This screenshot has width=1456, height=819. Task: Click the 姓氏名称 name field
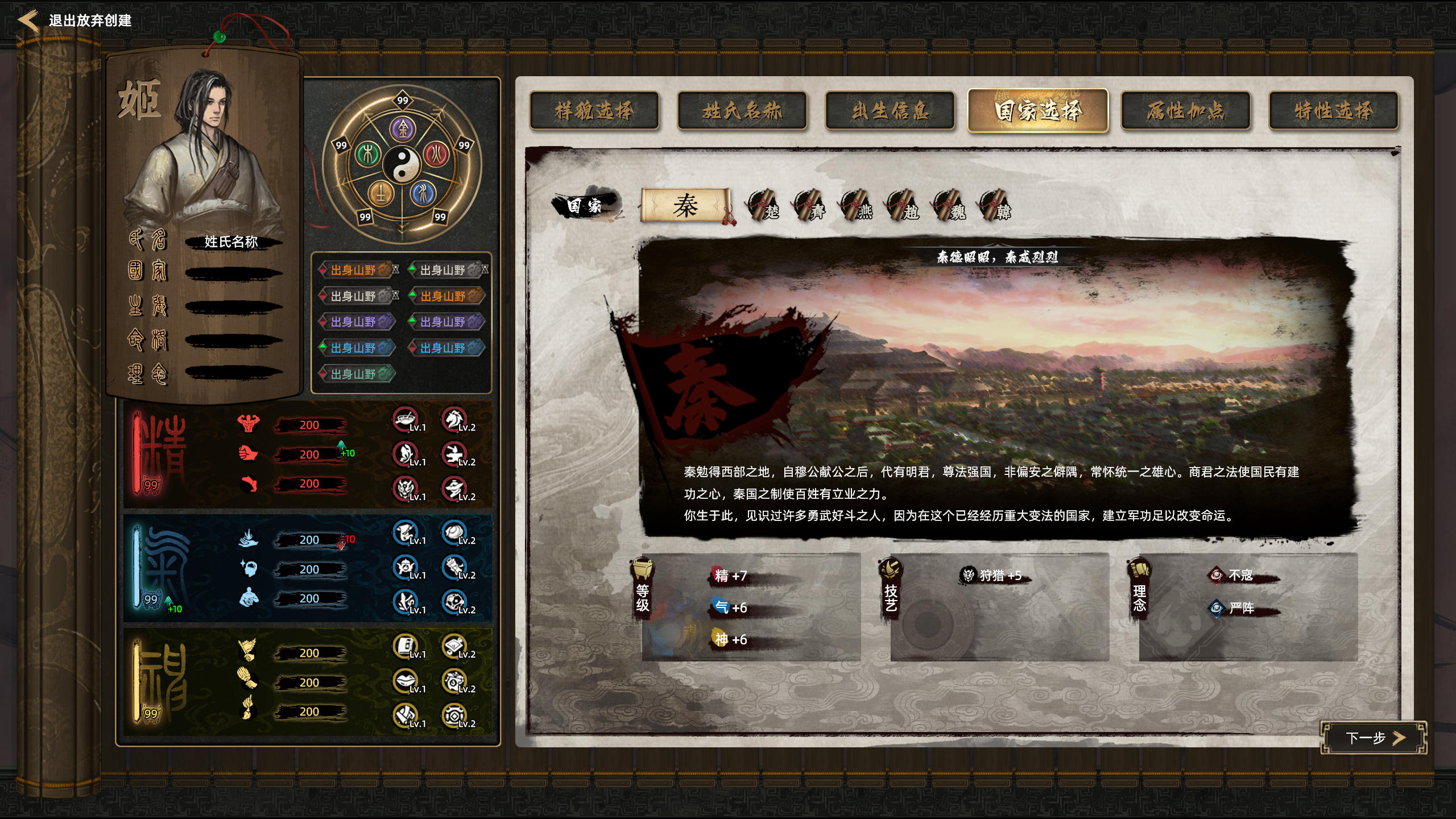(231, 242)
